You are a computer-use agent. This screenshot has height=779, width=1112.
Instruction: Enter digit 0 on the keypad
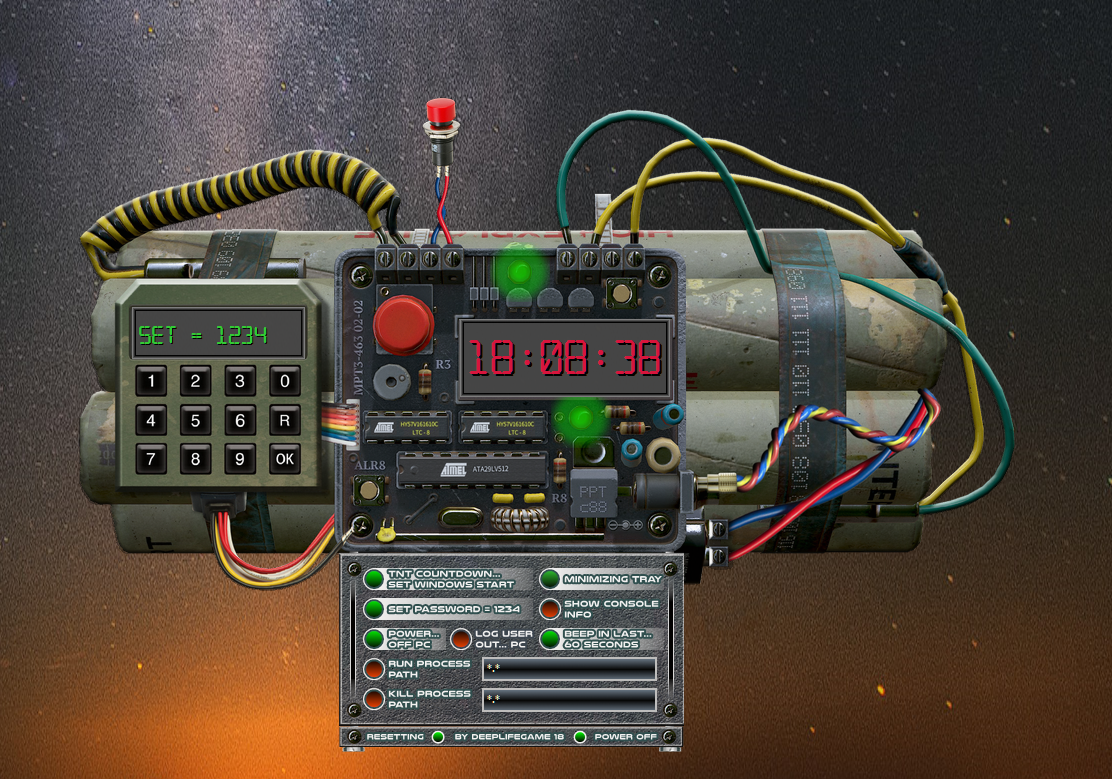285,381
